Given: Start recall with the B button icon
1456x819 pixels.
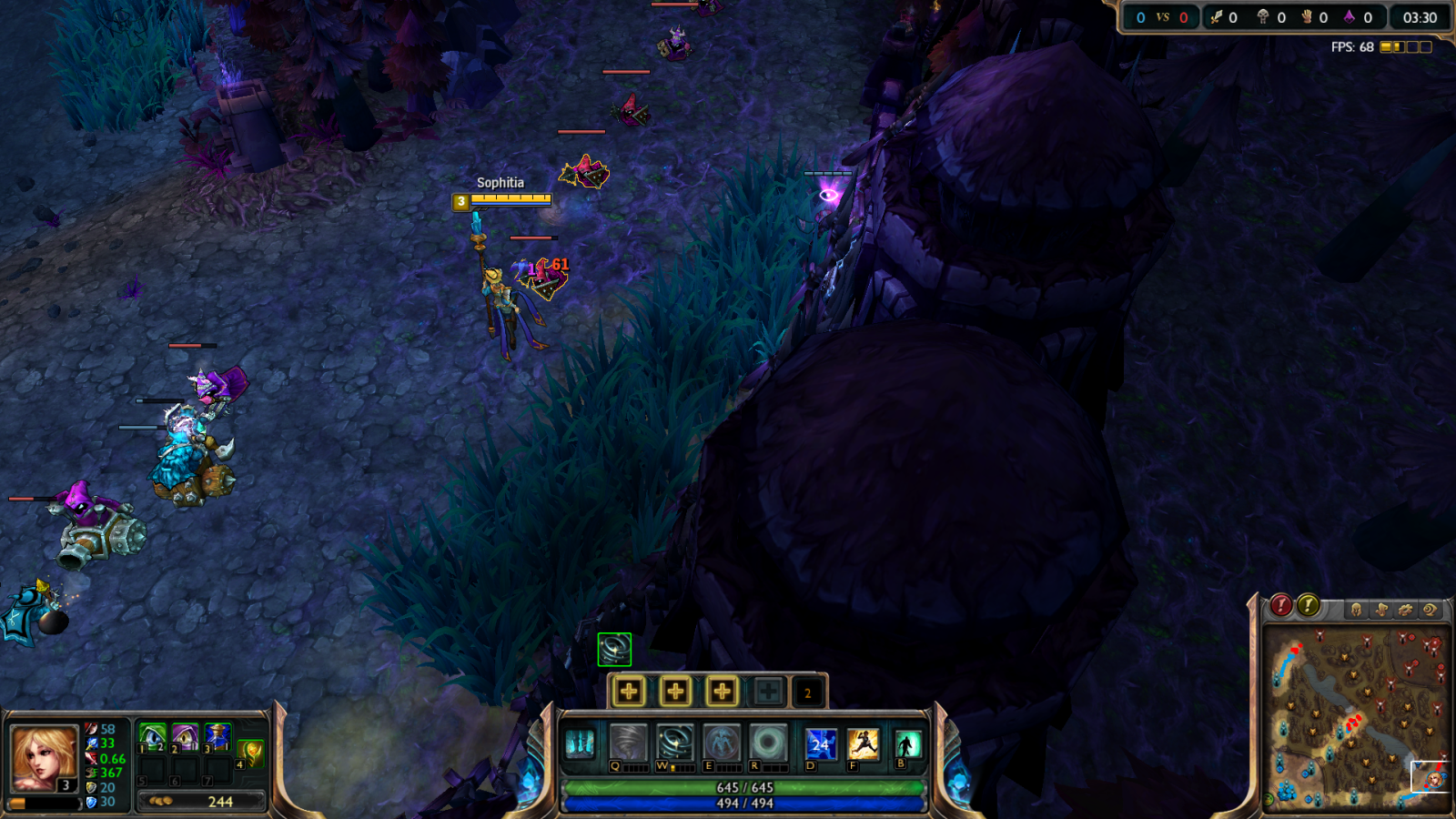Looking at the screenshot, I should point(907,743).
